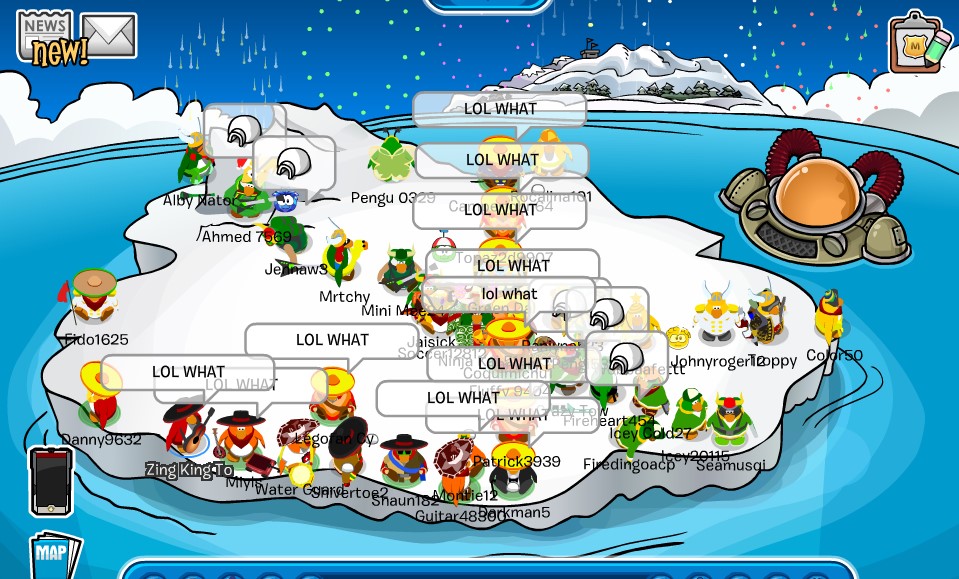
Task: Open the spy phone
Action: coord(51,481)
